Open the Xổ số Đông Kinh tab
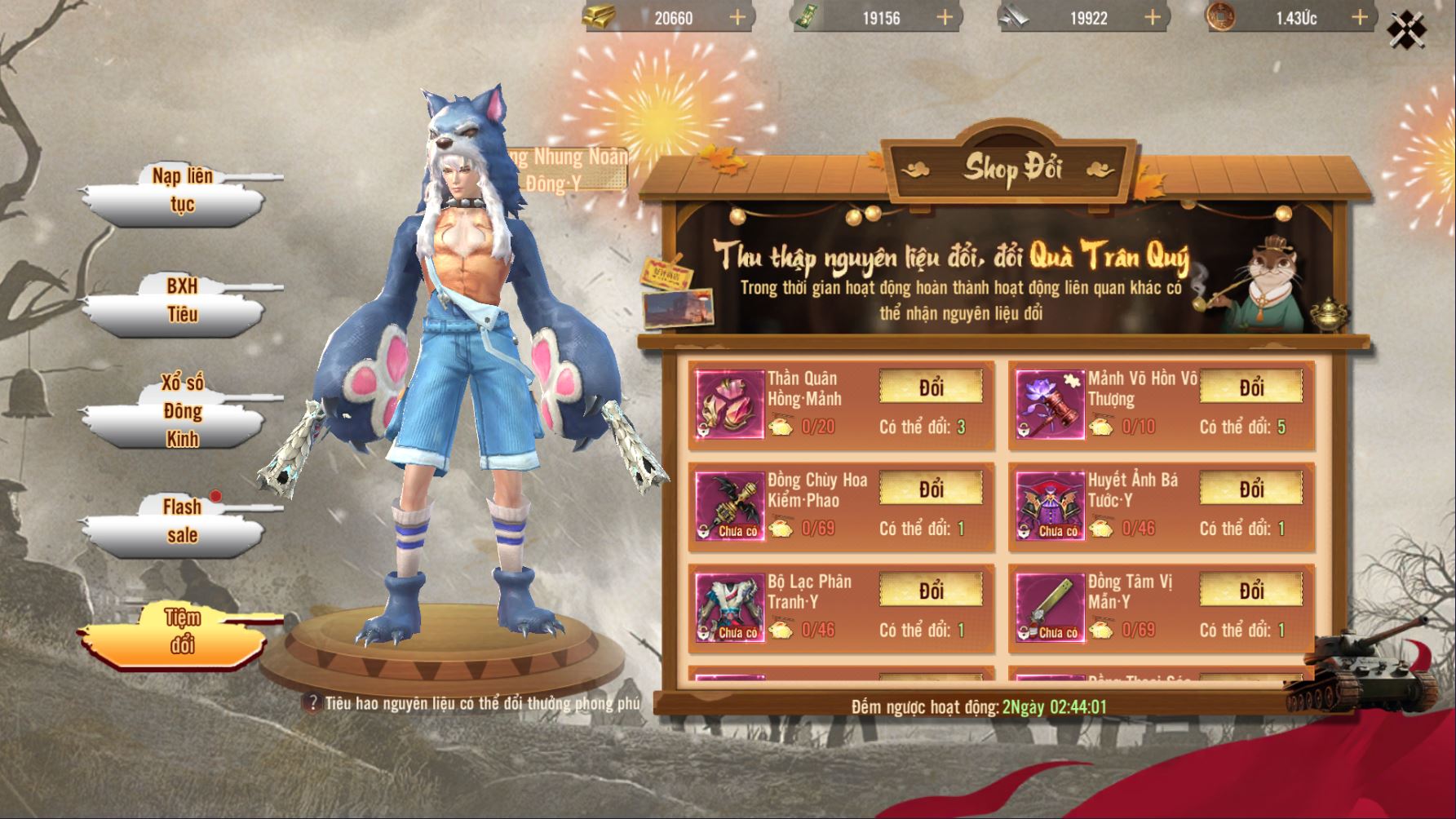Image resolution: width=1456 pixels, height=819 pixels. (x=181, y=411)
